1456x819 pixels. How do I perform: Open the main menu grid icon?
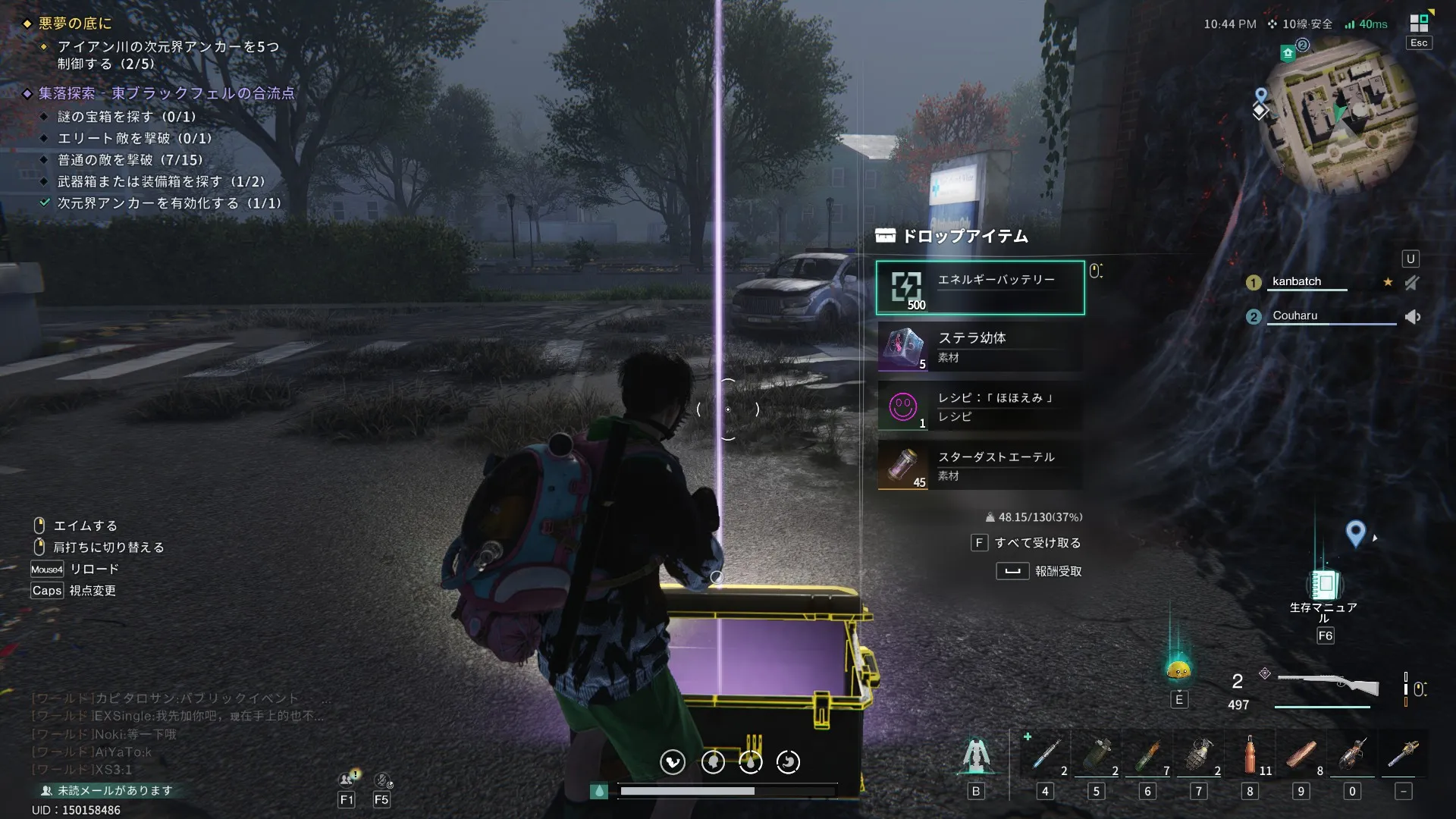1418,24
